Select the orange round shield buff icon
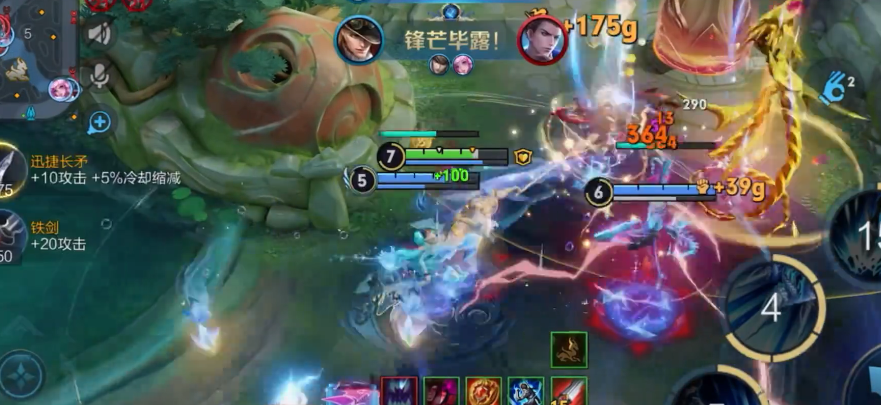Viewport: 881px width, 405px height. coord(483,392)
